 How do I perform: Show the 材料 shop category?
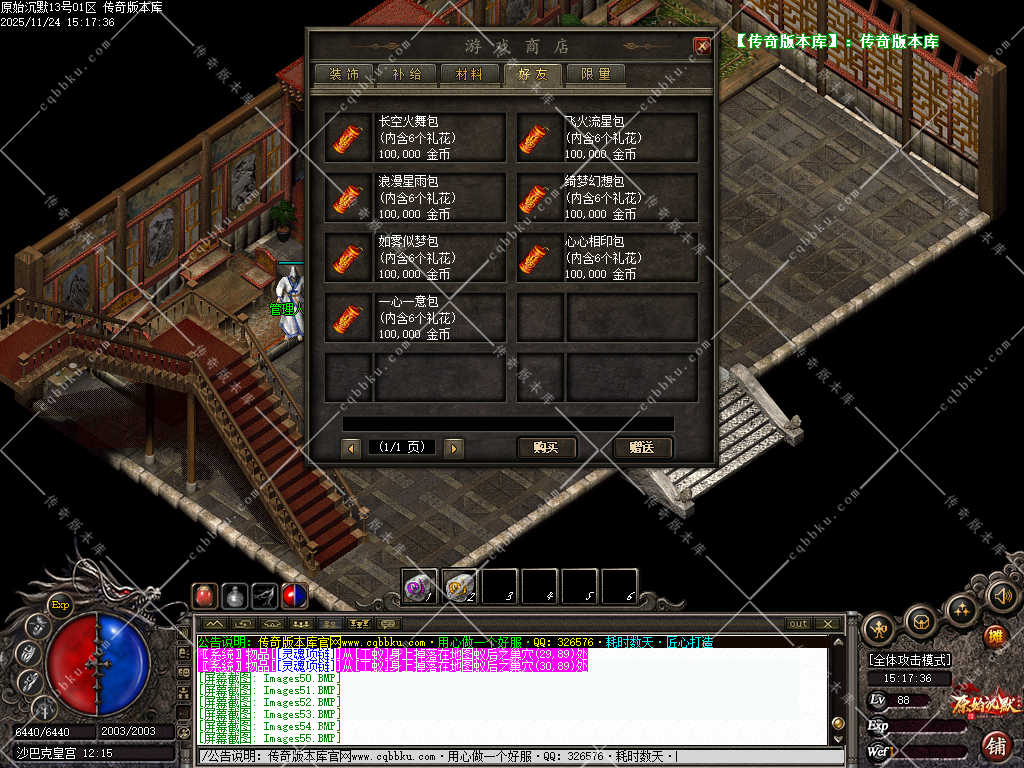[x=469, y=74]
